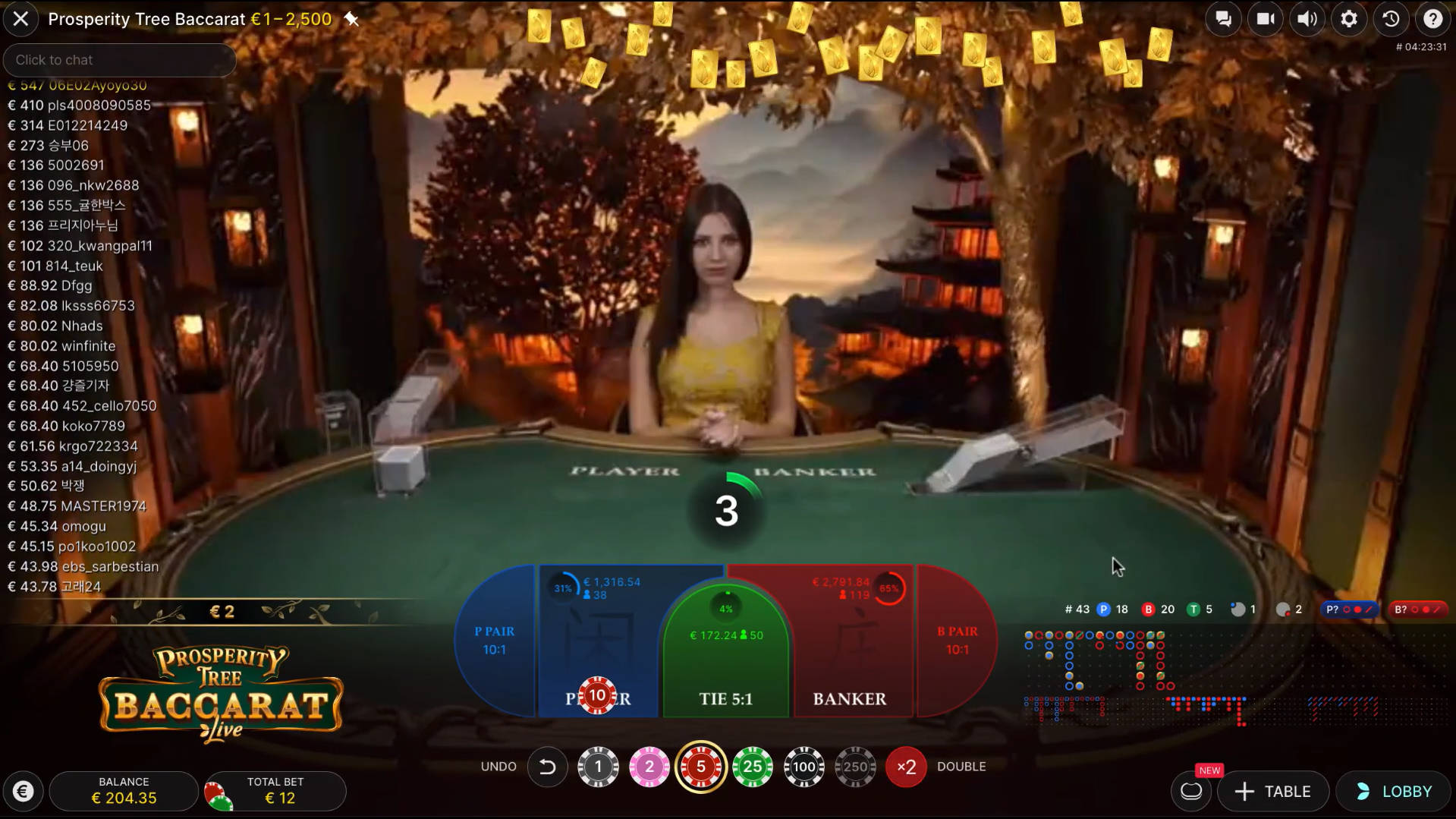Select the black 100 chip
Image resolution: width=1456 pixels, height=819 pixels.
click(x=803, y=767)
